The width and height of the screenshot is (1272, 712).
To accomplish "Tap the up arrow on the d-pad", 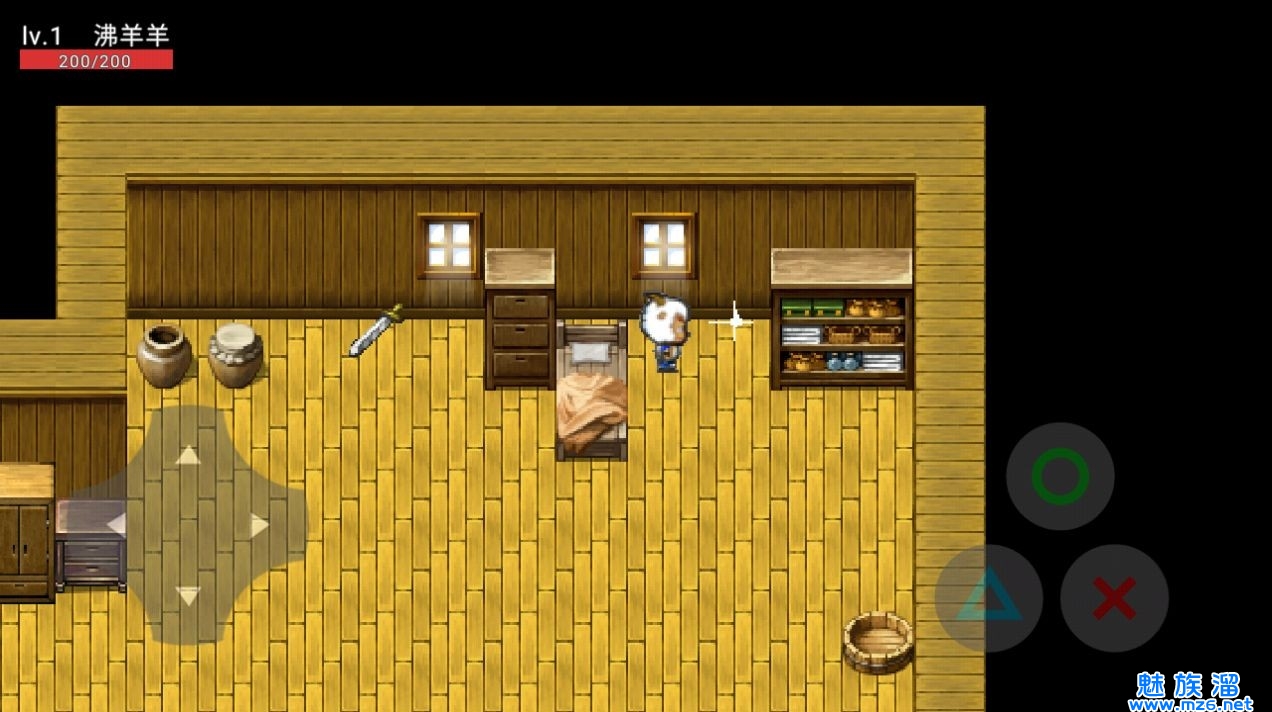I will coord(188,455).
